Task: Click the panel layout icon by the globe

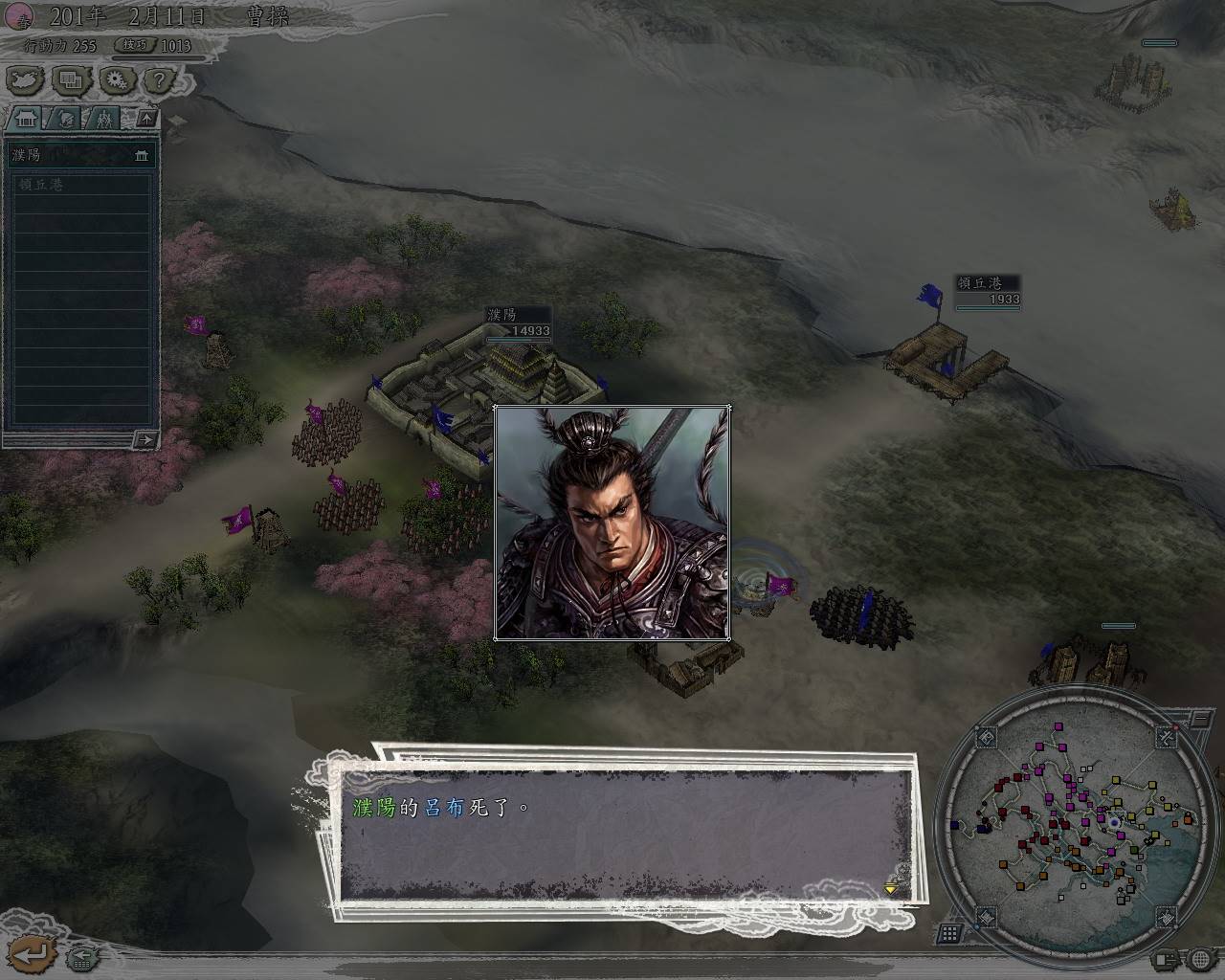Action: (1165, 958)
